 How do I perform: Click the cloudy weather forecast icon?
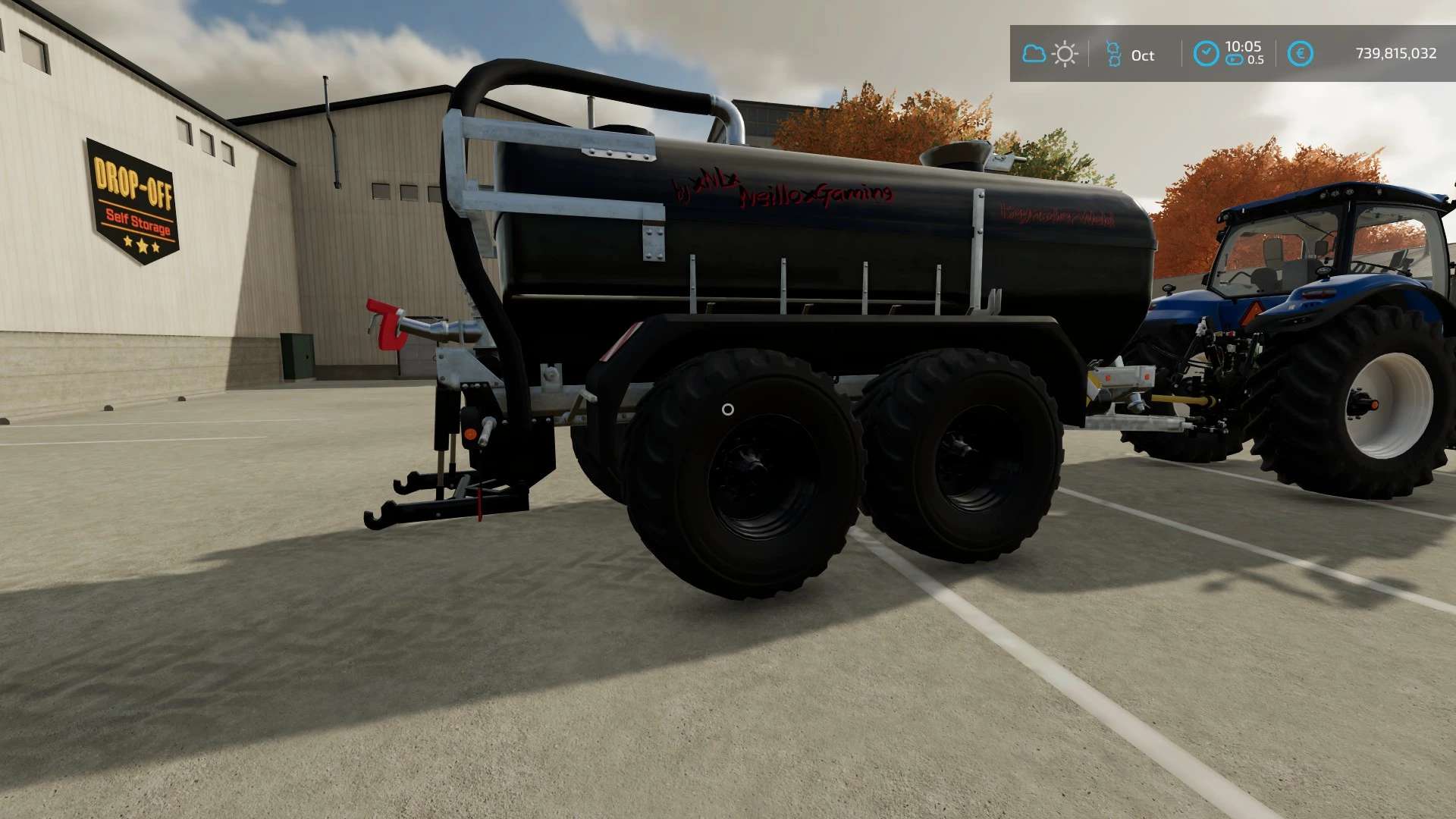(x=1034, y=54)
